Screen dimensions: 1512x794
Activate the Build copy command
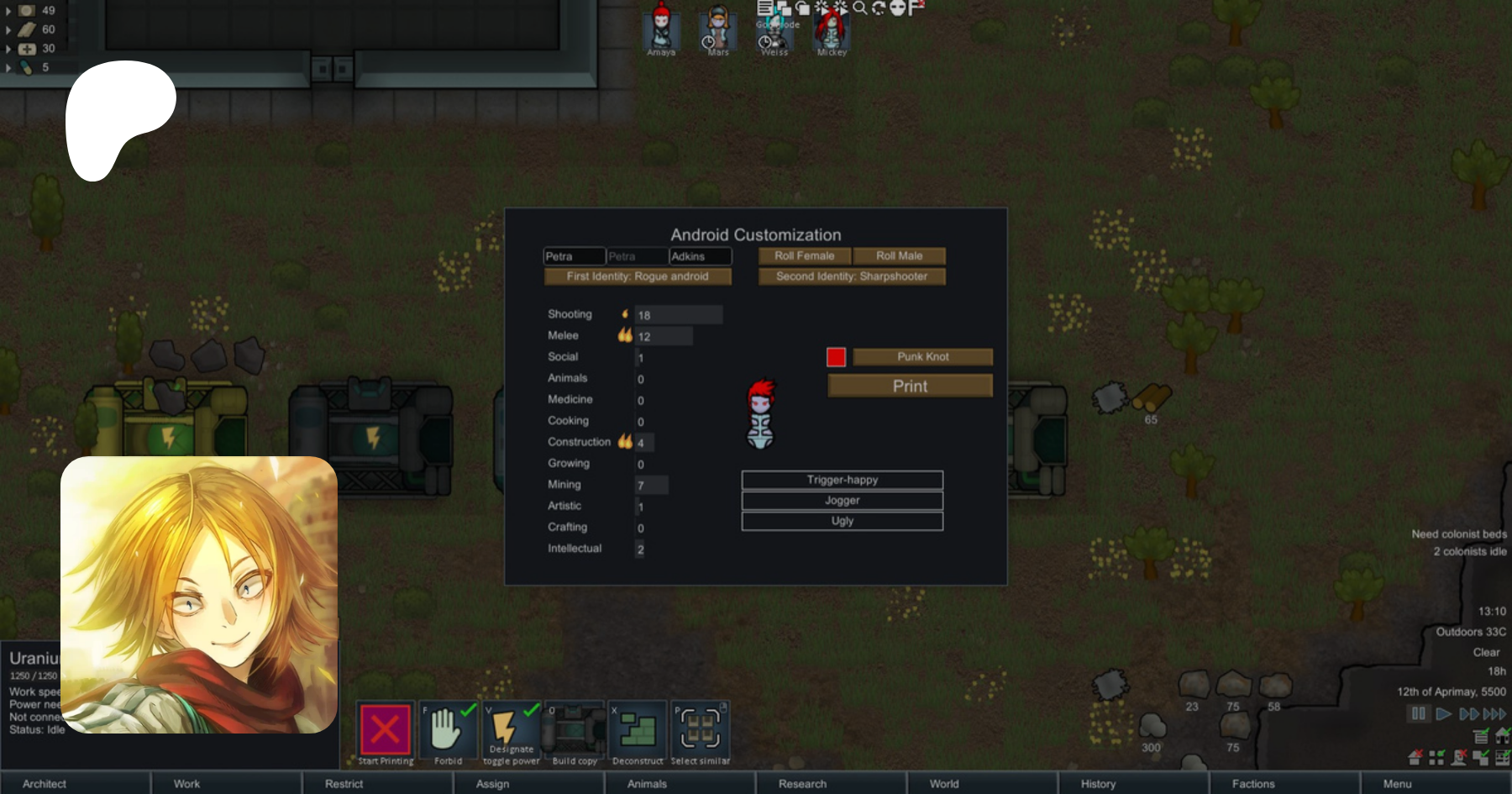[x=575, y=731]
